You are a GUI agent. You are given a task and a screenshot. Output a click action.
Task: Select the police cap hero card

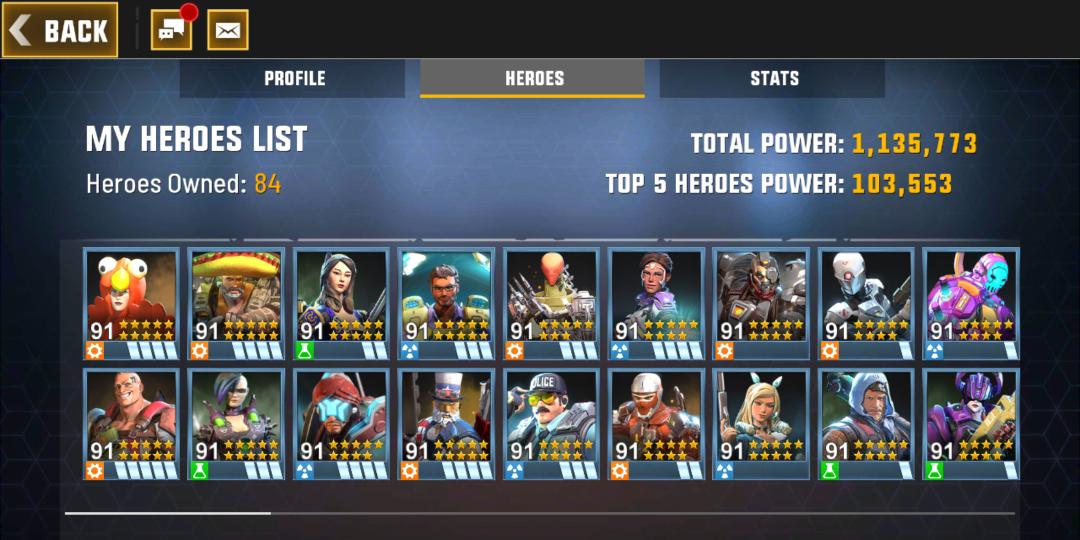coord(551,424)
